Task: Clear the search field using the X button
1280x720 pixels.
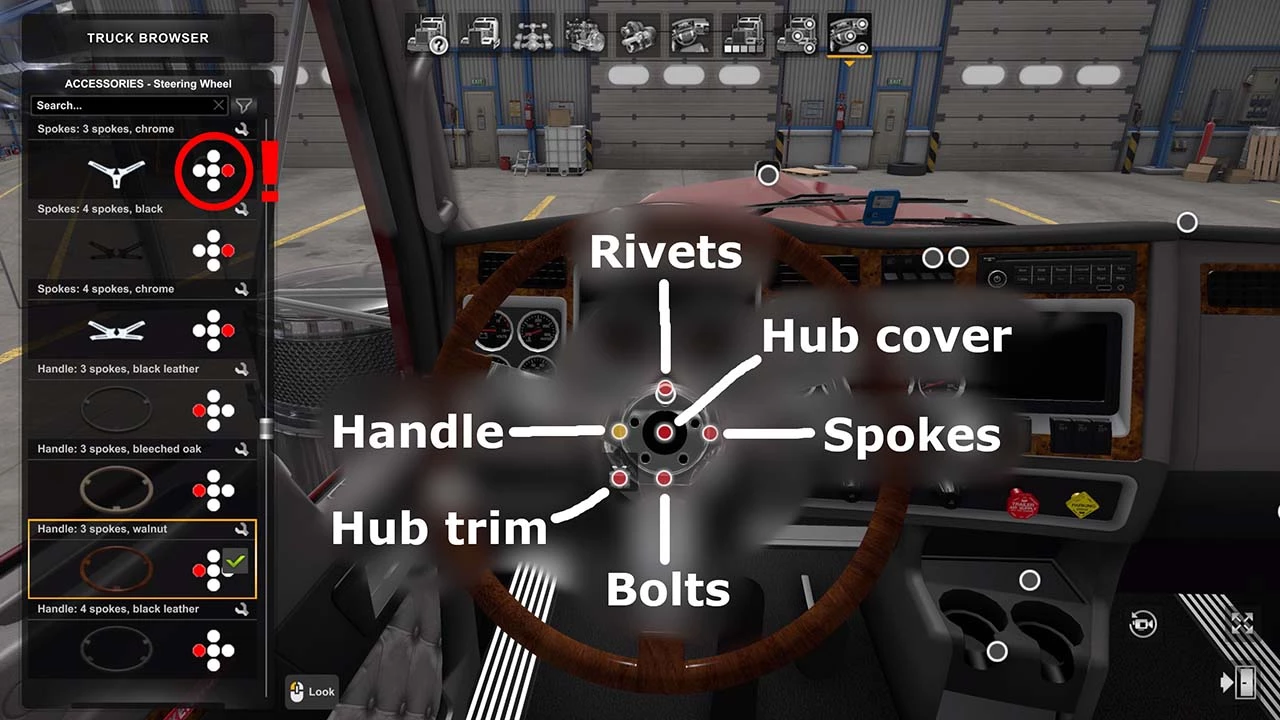Action: [218, 105]
